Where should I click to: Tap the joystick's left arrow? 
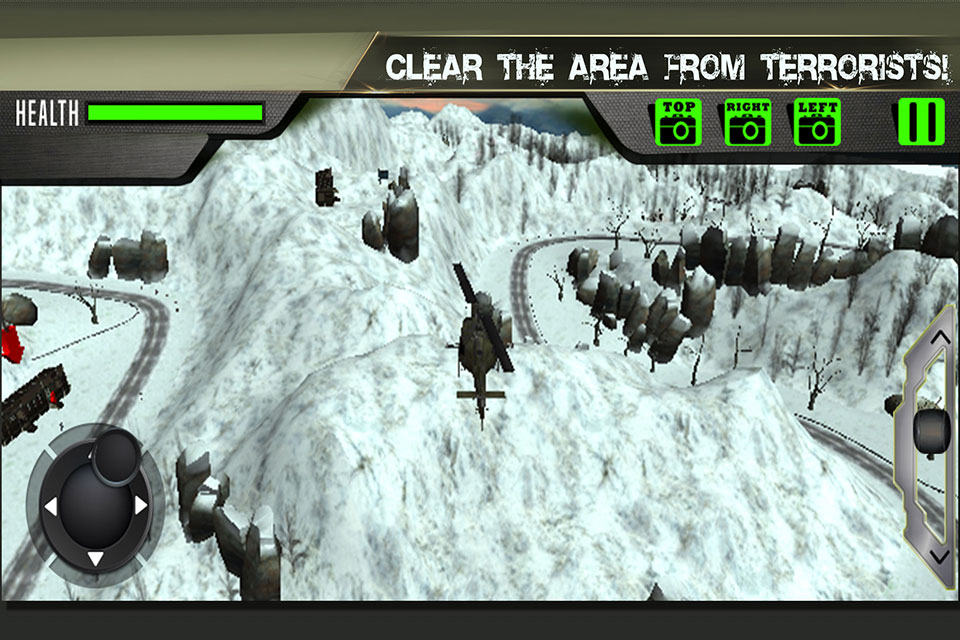49,507
